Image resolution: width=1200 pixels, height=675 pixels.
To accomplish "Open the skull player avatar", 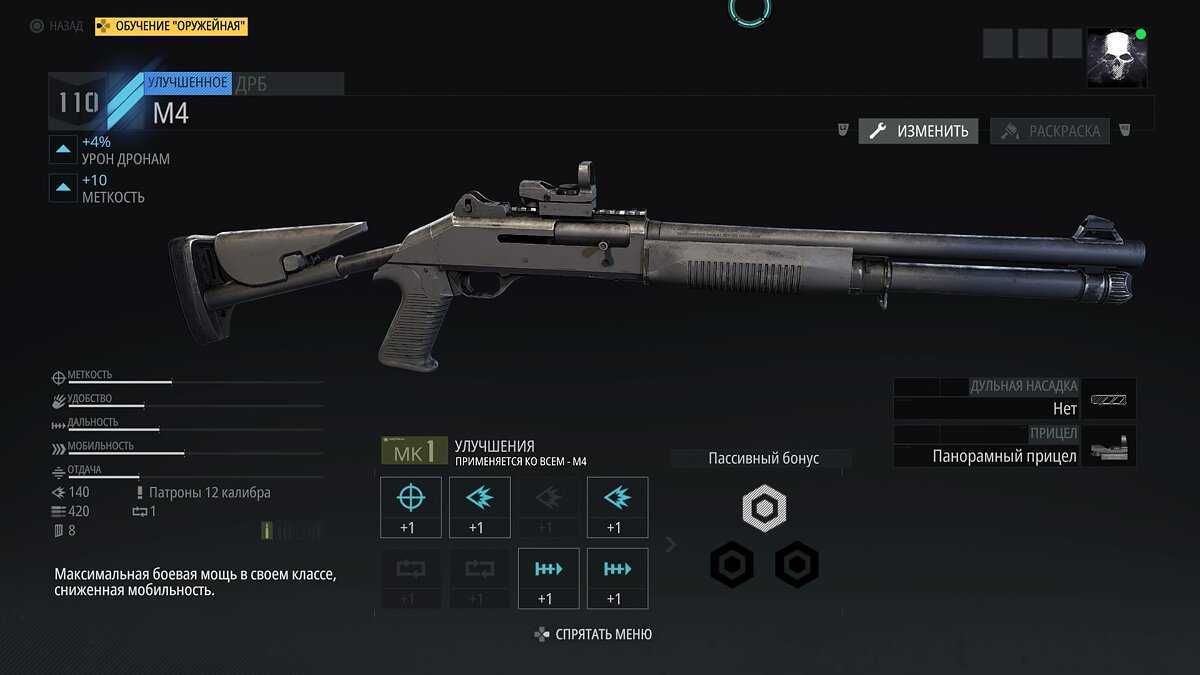I will click(x=1116, y=57).
